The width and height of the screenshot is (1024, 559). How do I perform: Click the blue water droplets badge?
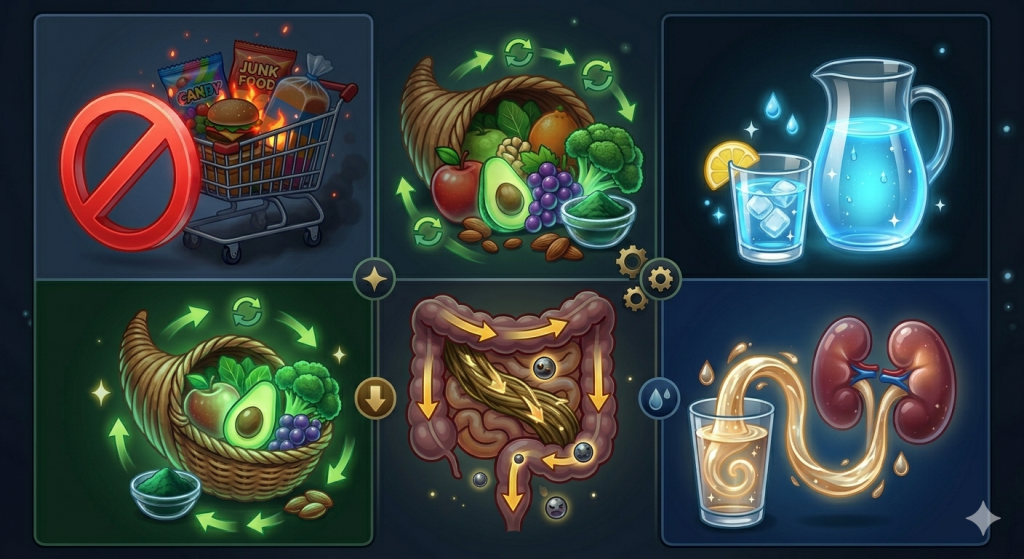point(658,399)
